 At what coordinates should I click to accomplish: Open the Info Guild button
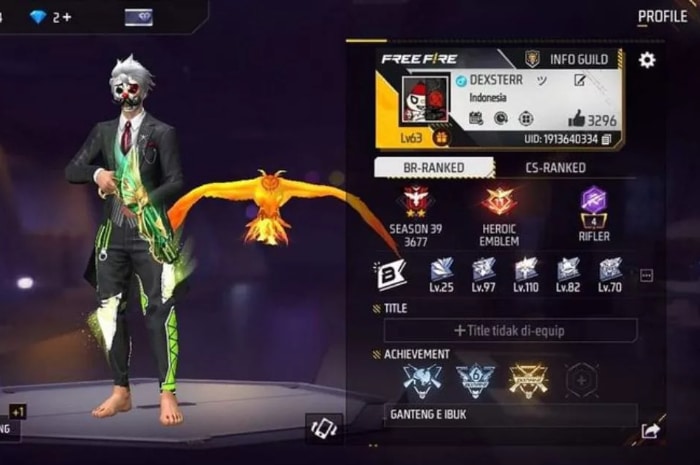[568, 60]
